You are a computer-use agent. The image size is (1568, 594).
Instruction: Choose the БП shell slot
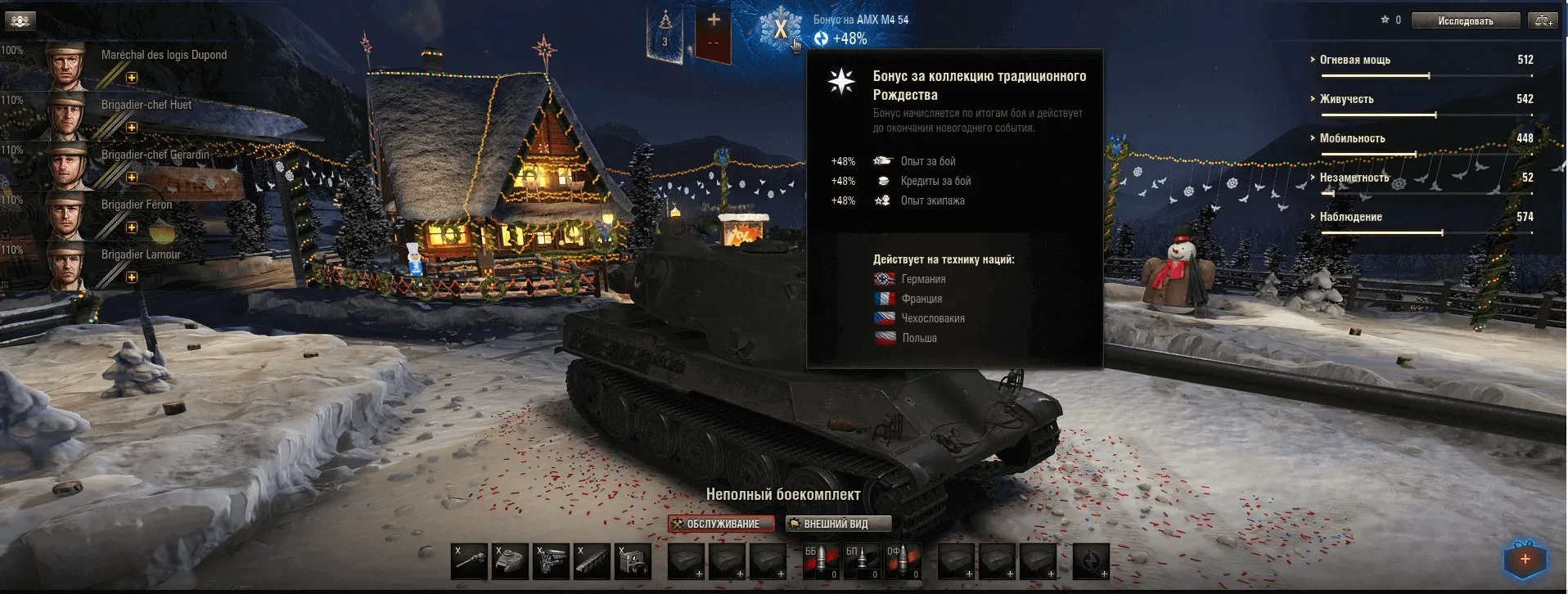click(x=862, y=561)
